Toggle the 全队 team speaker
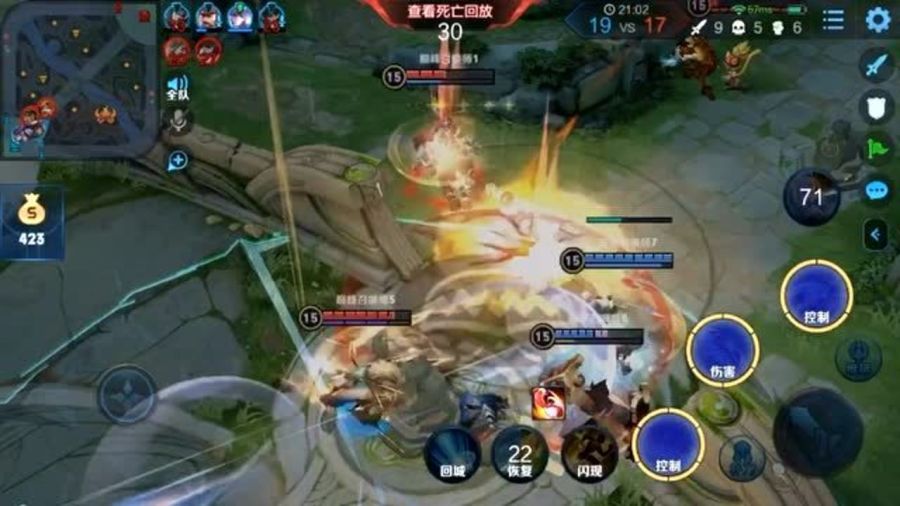The image size is (900, 506). [177, 87]
